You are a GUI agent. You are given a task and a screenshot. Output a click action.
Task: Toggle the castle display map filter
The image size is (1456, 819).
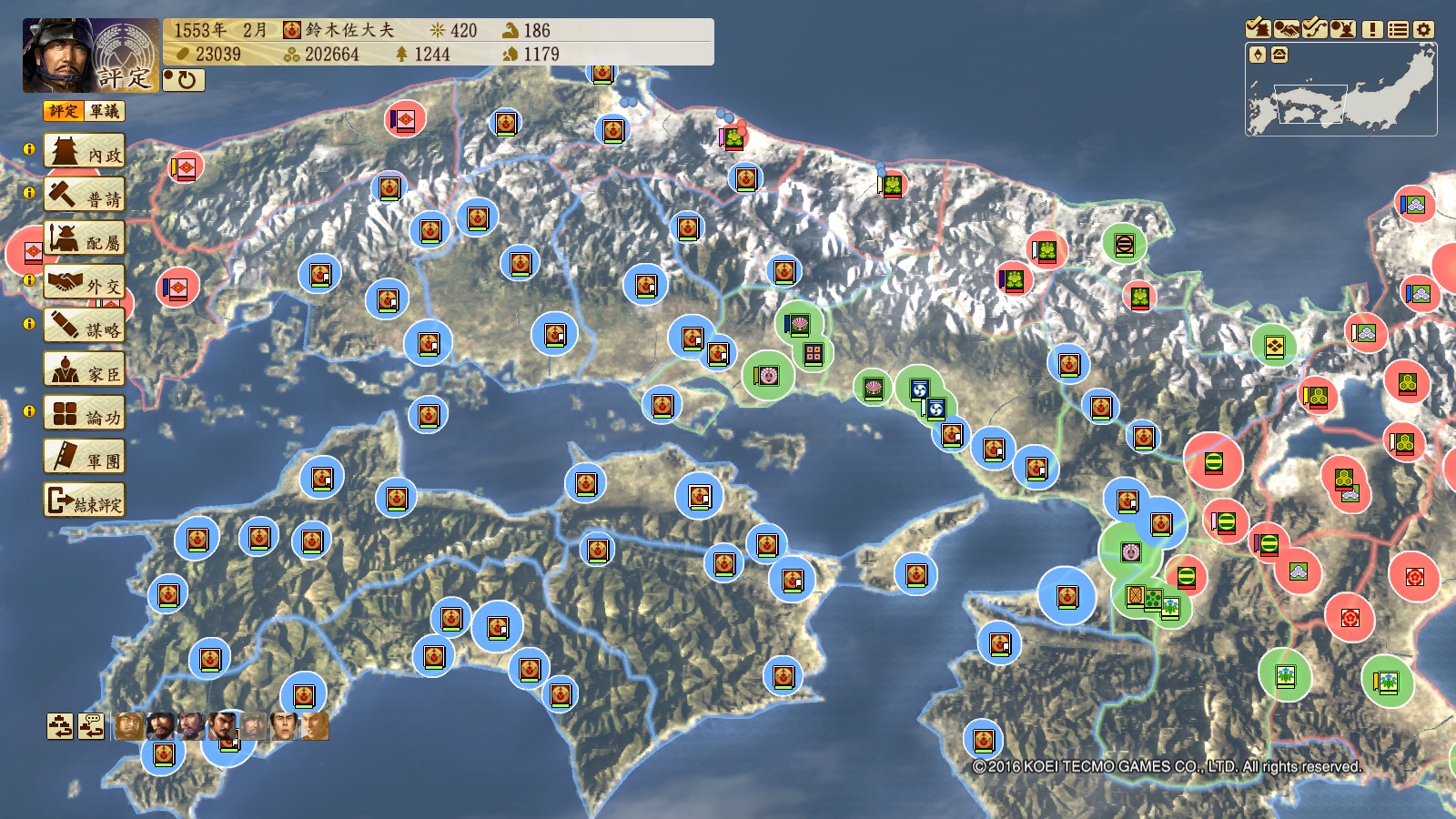point(1259,29)
